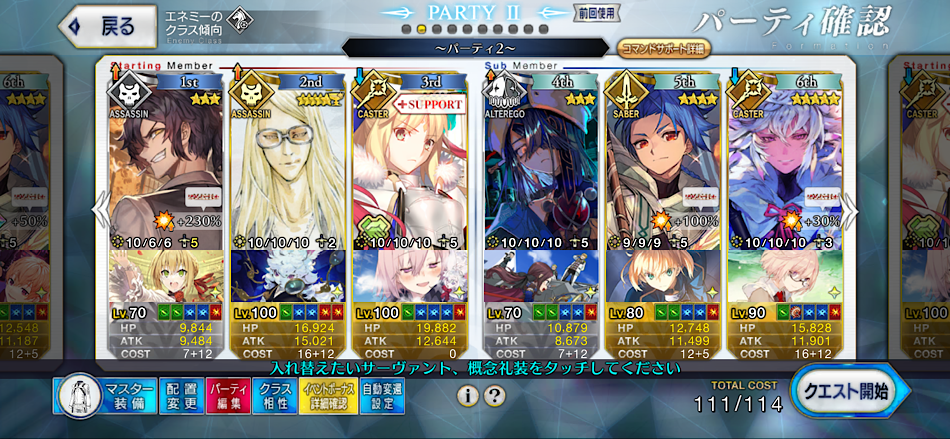Viewport: 950px width, 439px height.
Task: Open the イベントボーナス event bonus details
Action: [x=328, y=396]
